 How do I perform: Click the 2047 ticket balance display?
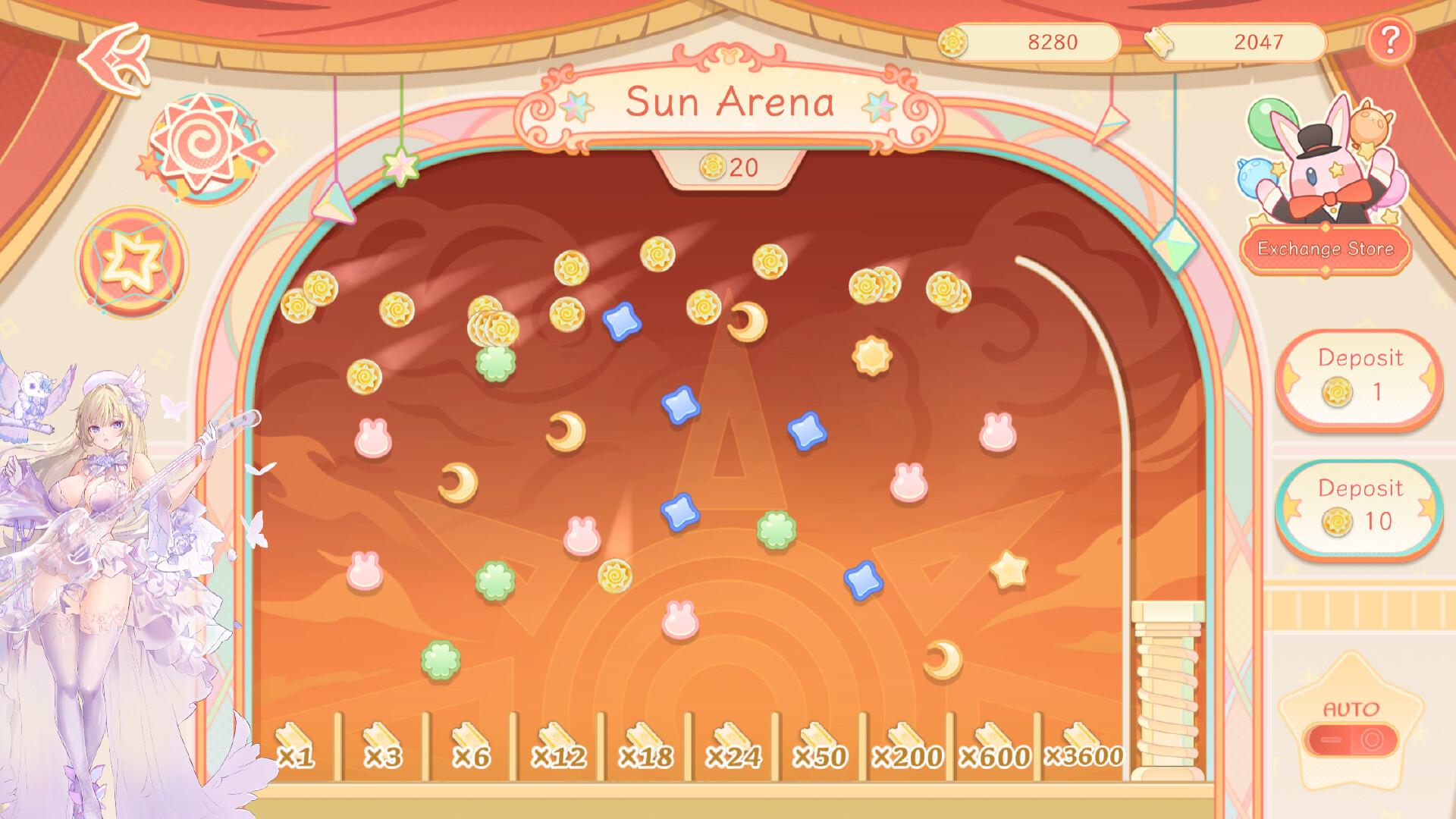click(1259, 42)
